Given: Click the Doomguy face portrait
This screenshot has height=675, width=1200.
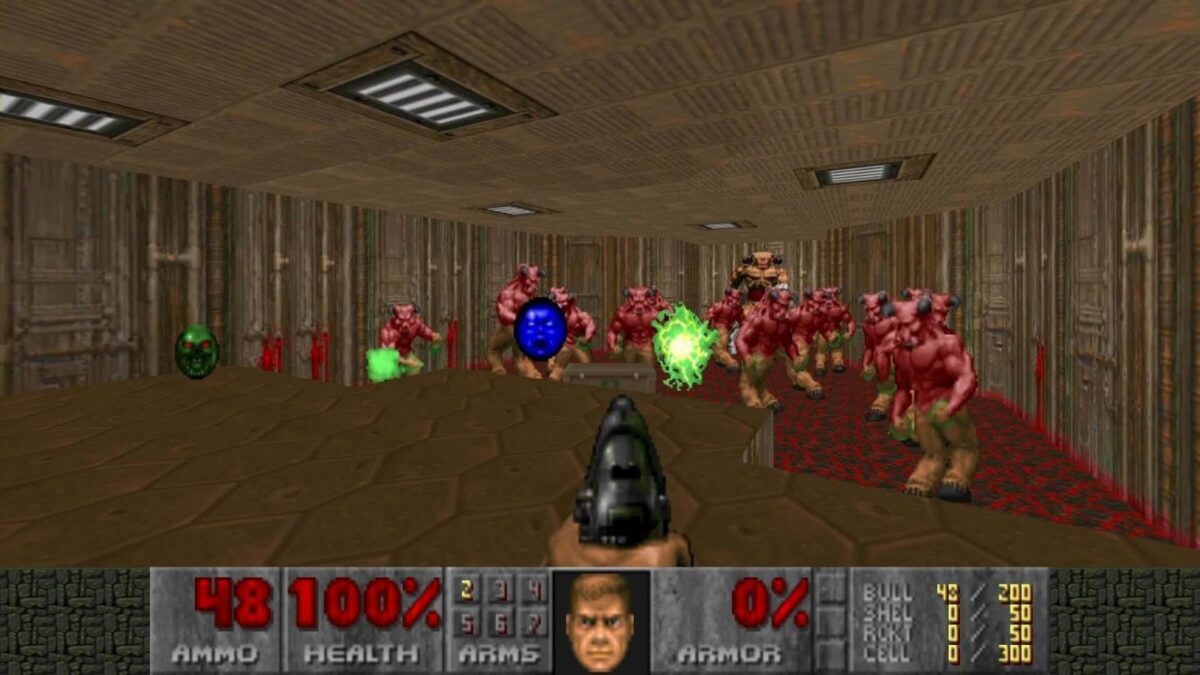Looking at the screenshot, I should [600, 622].
